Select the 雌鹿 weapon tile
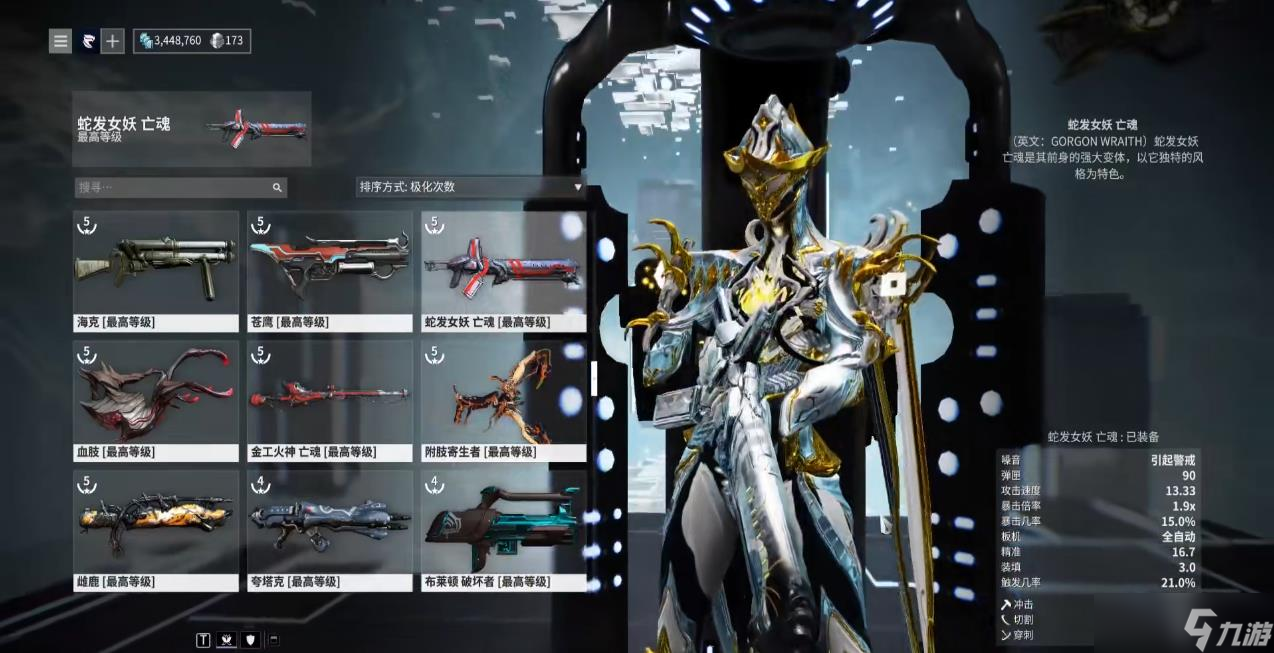 pos(156,530)
